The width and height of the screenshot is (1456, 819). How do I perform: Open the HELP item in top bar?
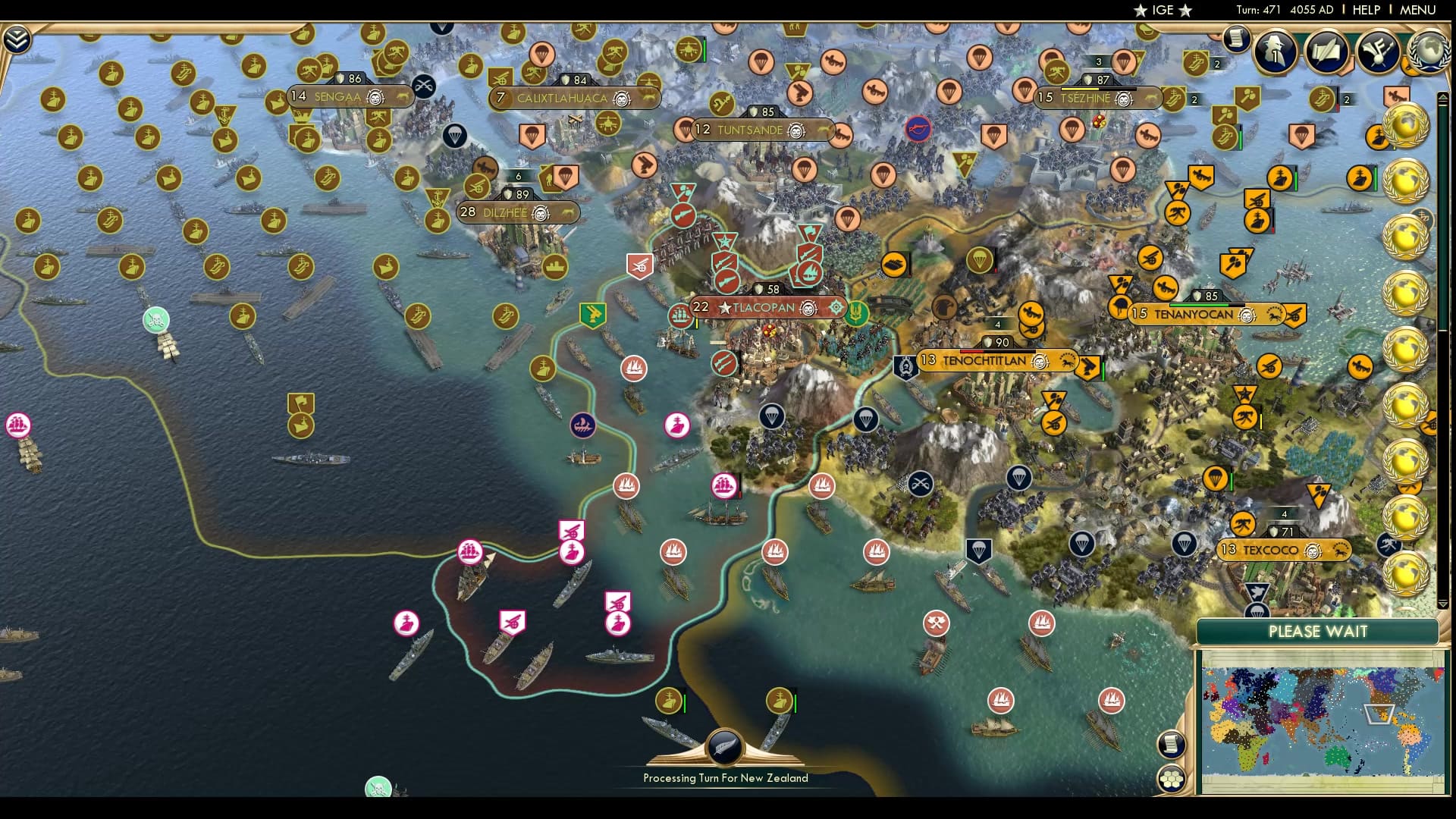(1366, 10)
